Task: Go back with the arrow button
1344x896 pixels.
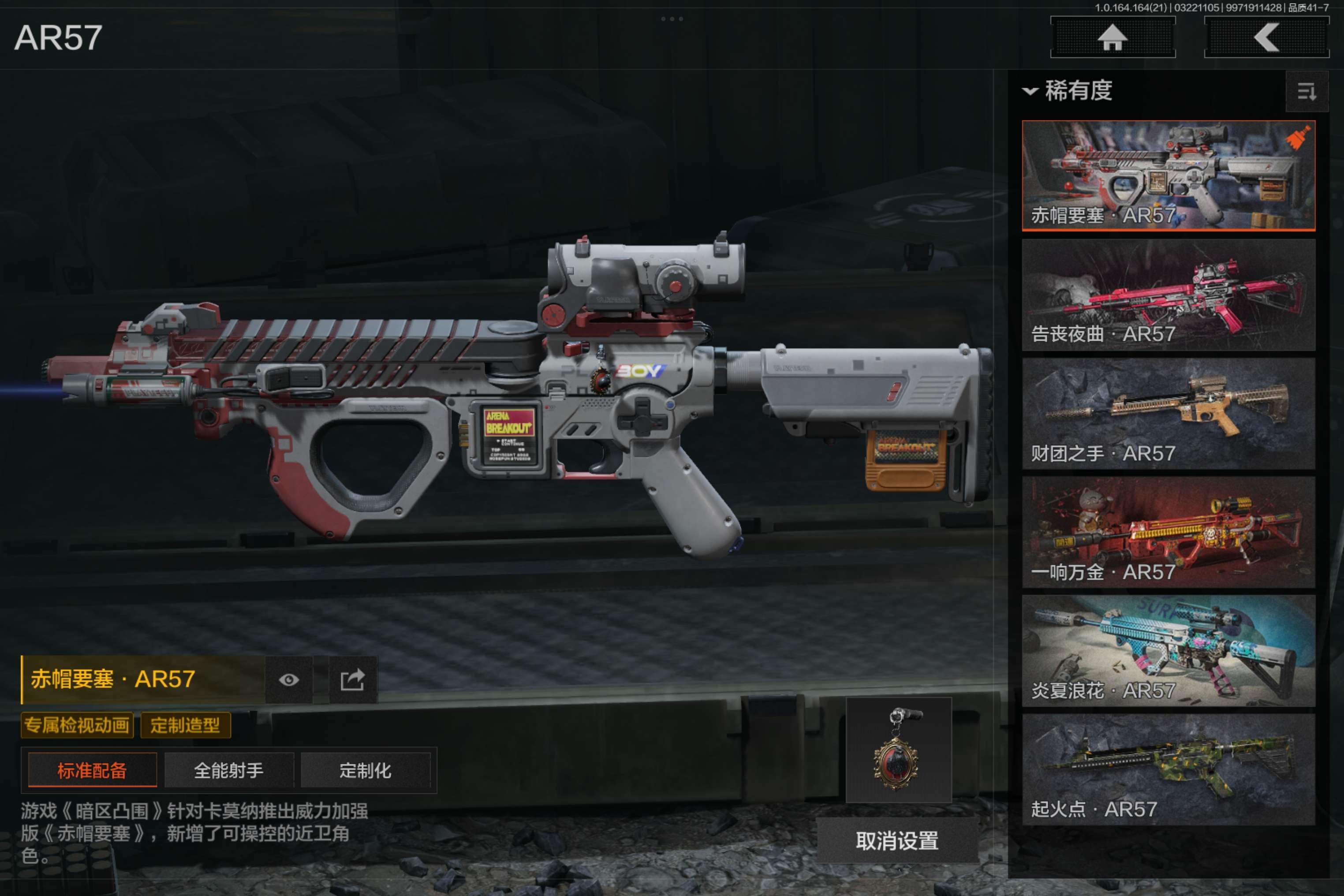Action: [1266, 38]
